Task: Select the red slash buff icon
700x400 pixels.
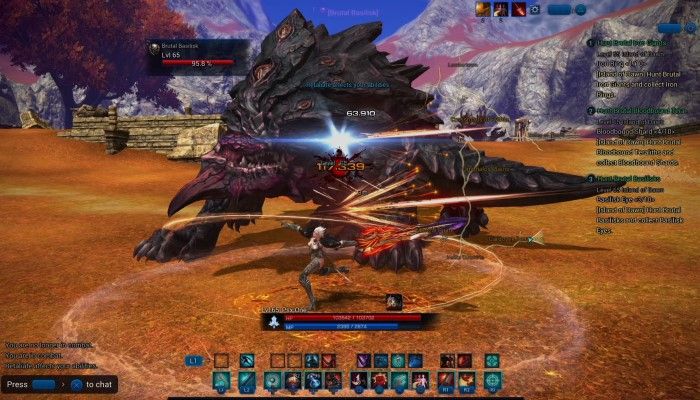Action: pyautogui.click(x=518, y=9)
